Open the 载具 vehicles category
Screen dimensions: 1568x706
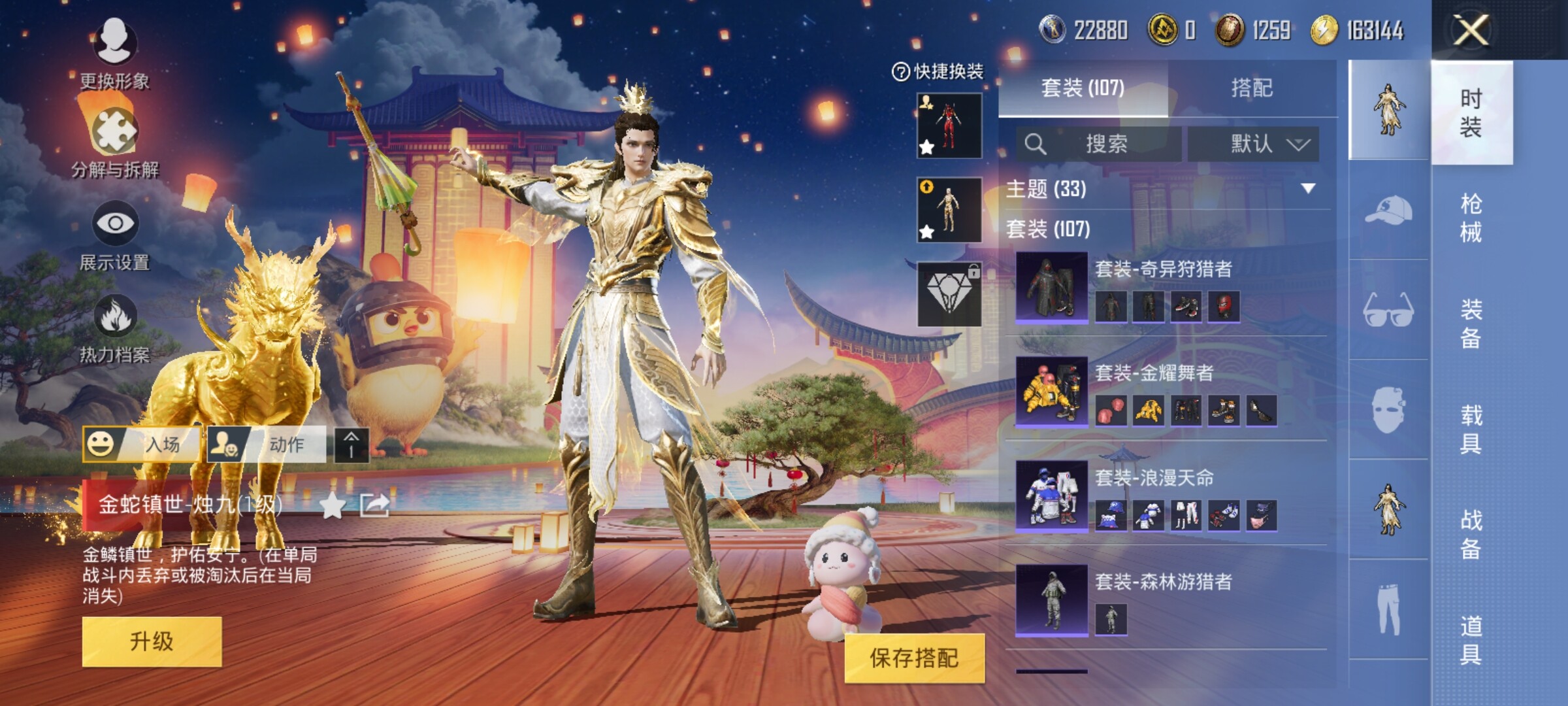1471,429
